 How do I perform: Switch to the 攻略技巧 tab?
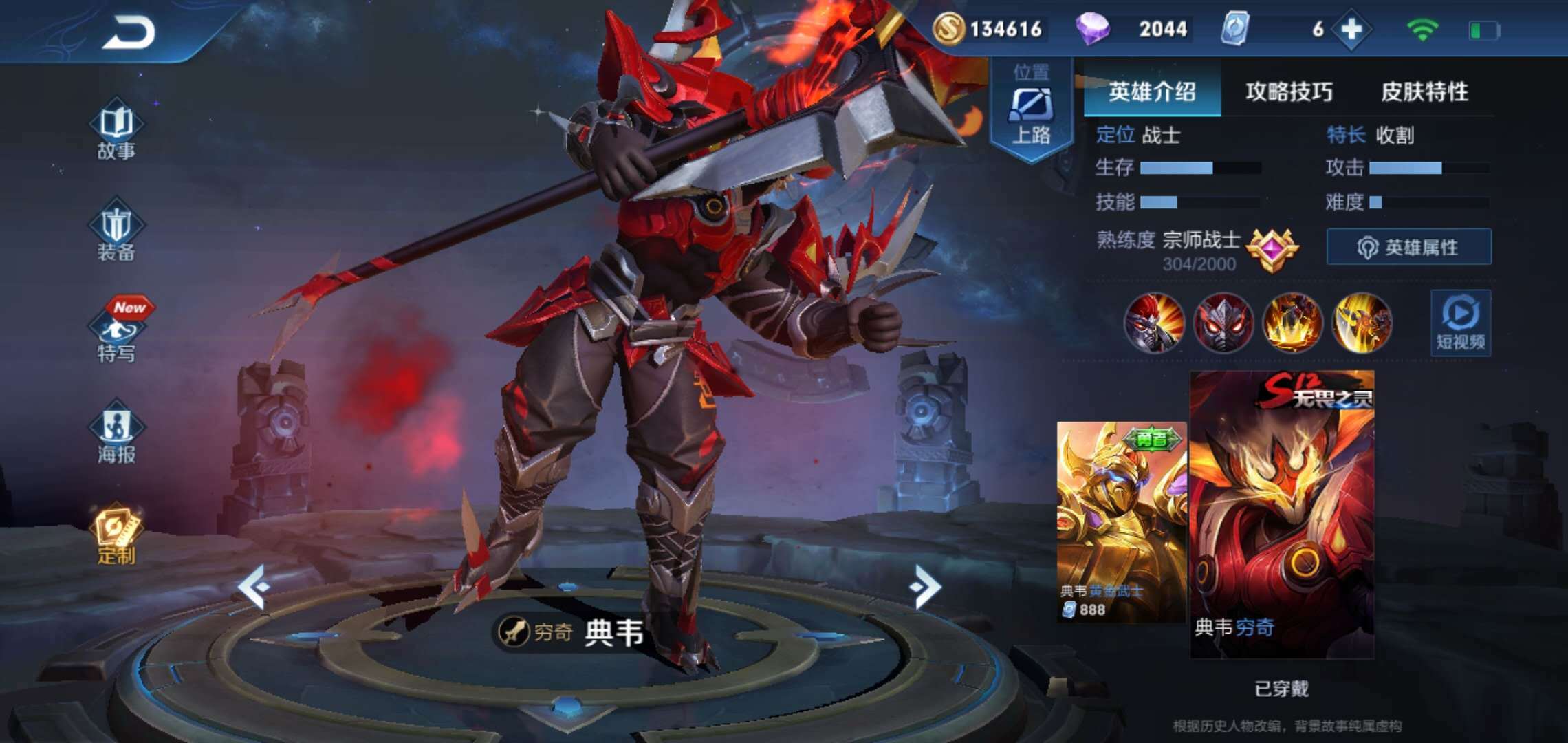pyautogui.click(x=1289, y=91)
